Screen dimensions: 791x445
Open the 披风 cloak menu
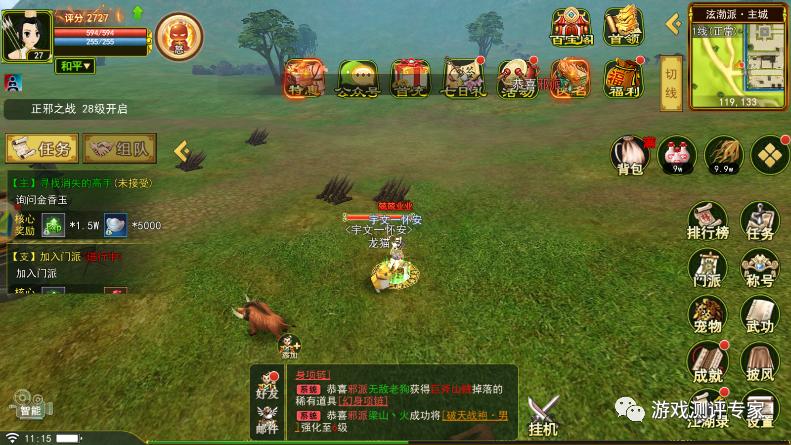click(x=760, y=361)
